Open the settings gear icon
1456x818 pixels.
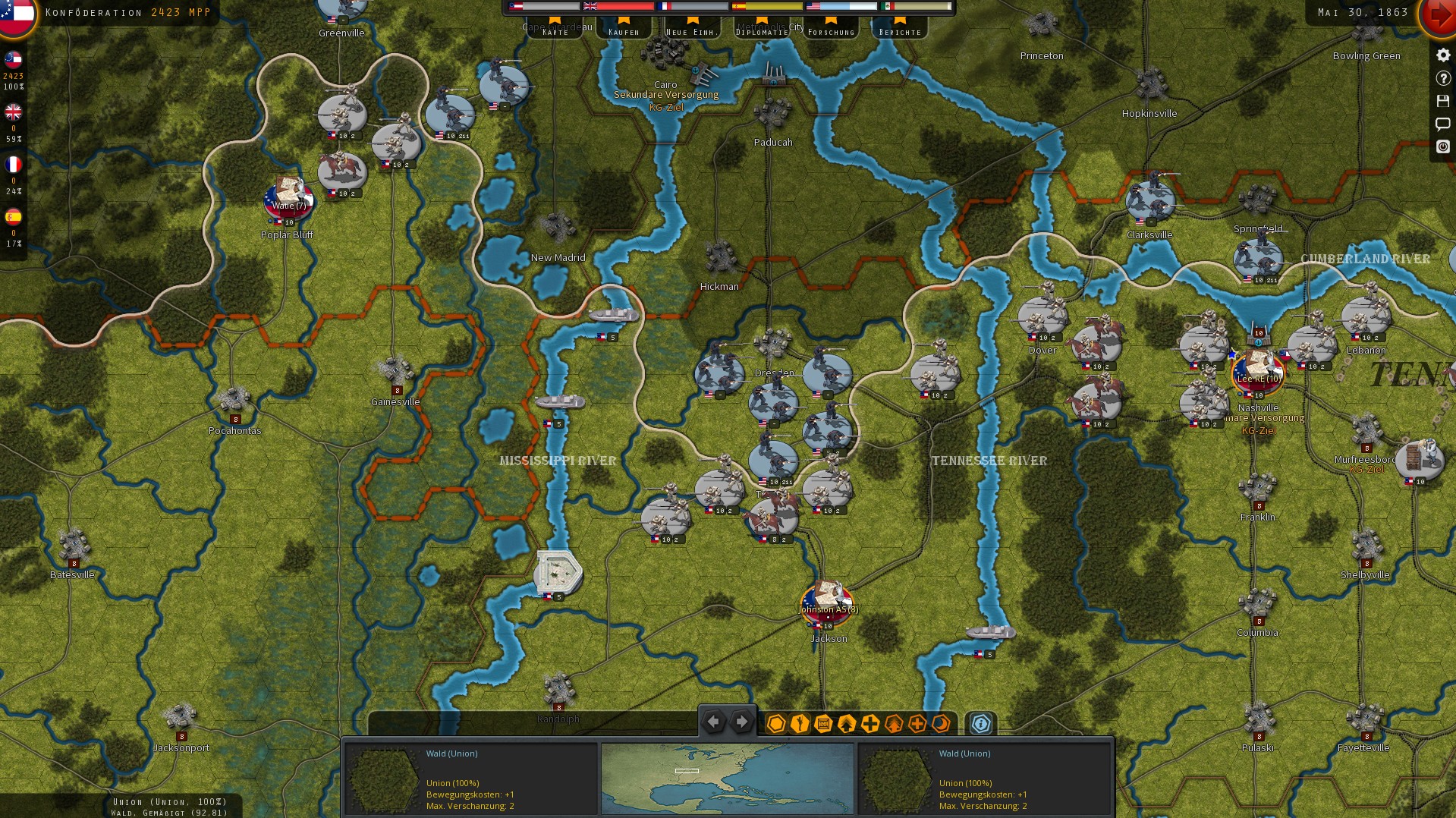pyautogui.click(x=1443, y=55)
